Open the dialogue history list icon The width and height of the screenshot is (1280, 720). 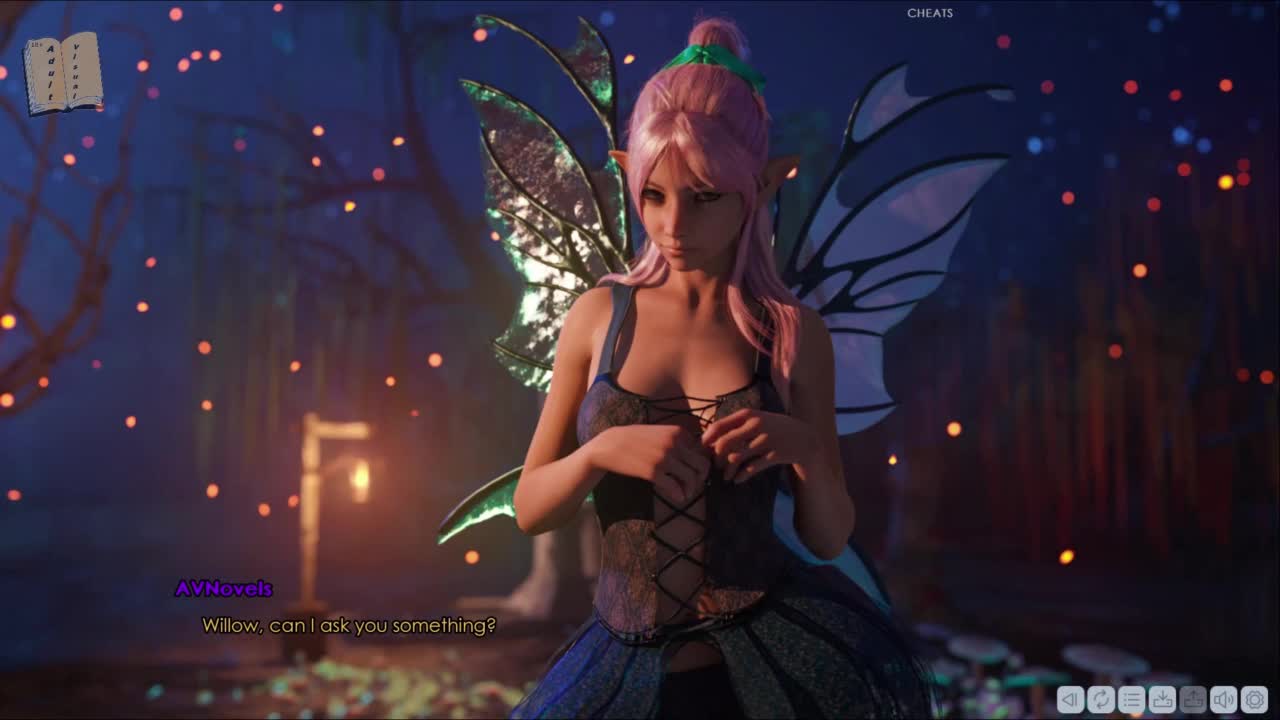[1131, 700]
